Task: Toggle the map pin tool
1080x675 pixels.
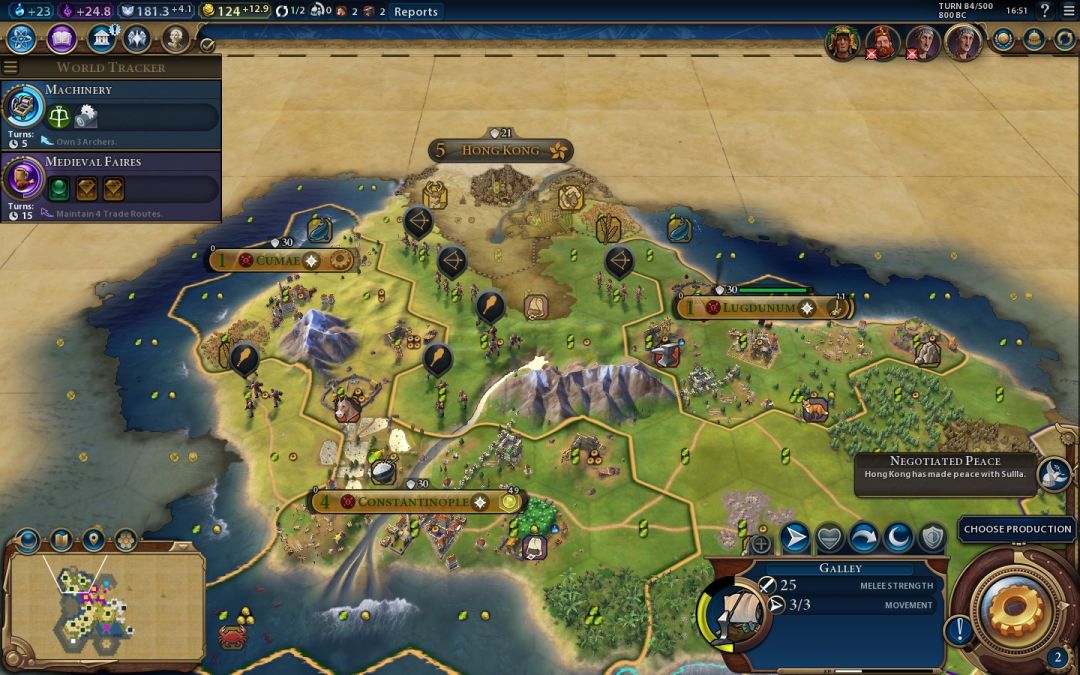Action: (93, 541)
